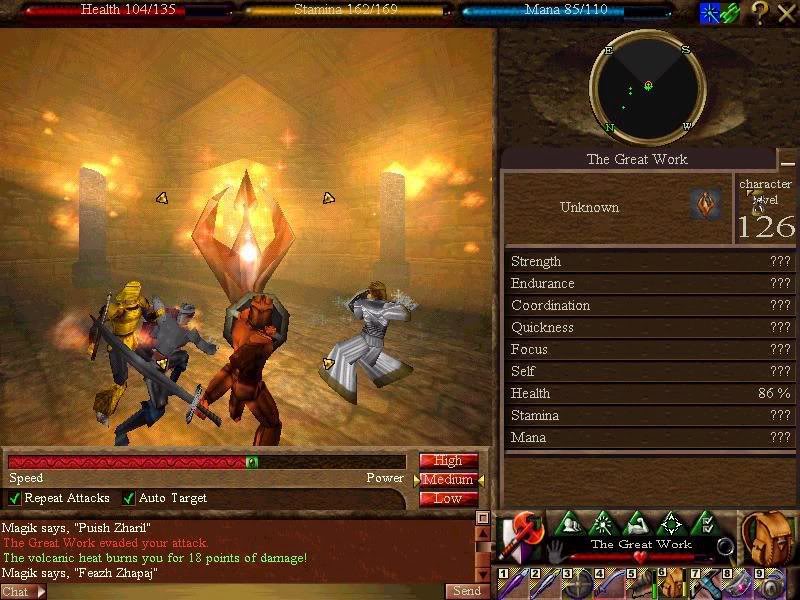Send the chat message
Viewport: 800px width, 600px height.
click(x=467, y=591)
